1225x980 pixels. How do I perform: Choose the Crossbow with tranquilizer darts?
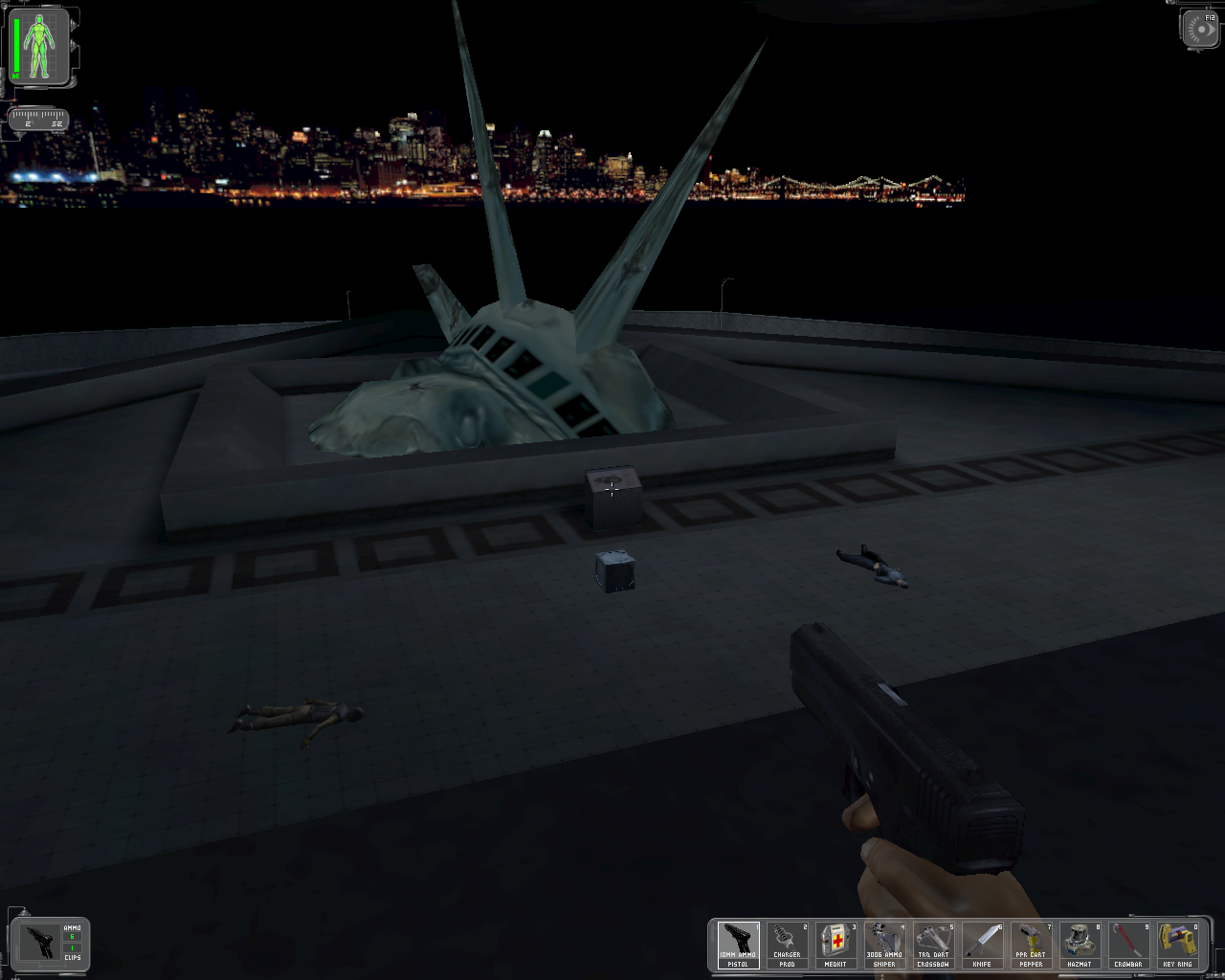coord(933,944)
